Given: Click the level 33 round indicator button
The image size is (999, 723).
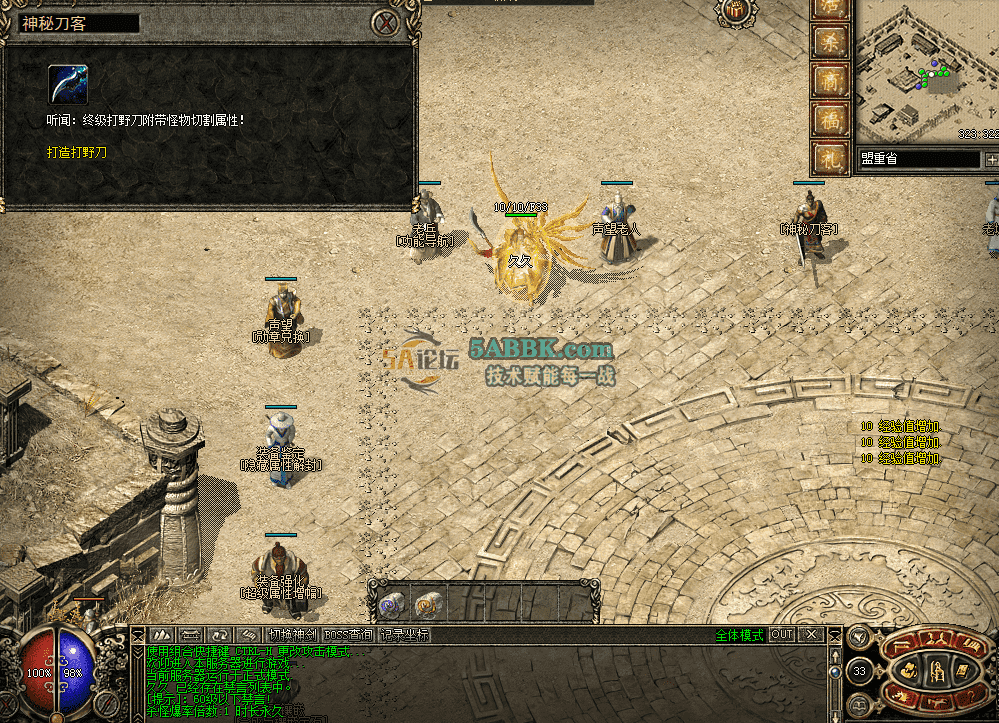Looking at the screenshot, I should pyautogui.click(x=859, y=671).
